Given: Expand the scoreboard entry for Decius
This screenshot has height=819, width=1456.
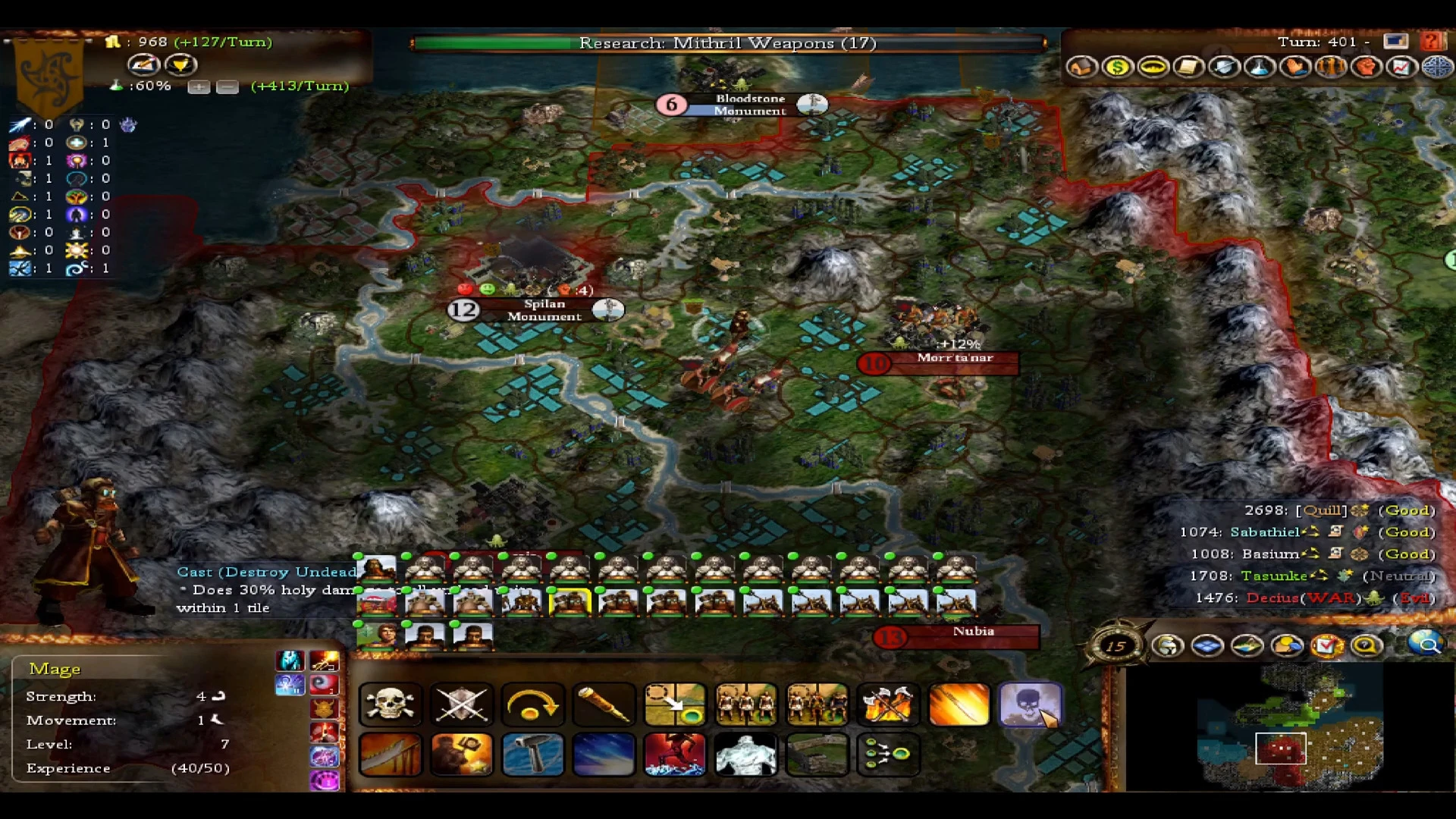Looking at the screenshot, I should (x=1273, y=598).
